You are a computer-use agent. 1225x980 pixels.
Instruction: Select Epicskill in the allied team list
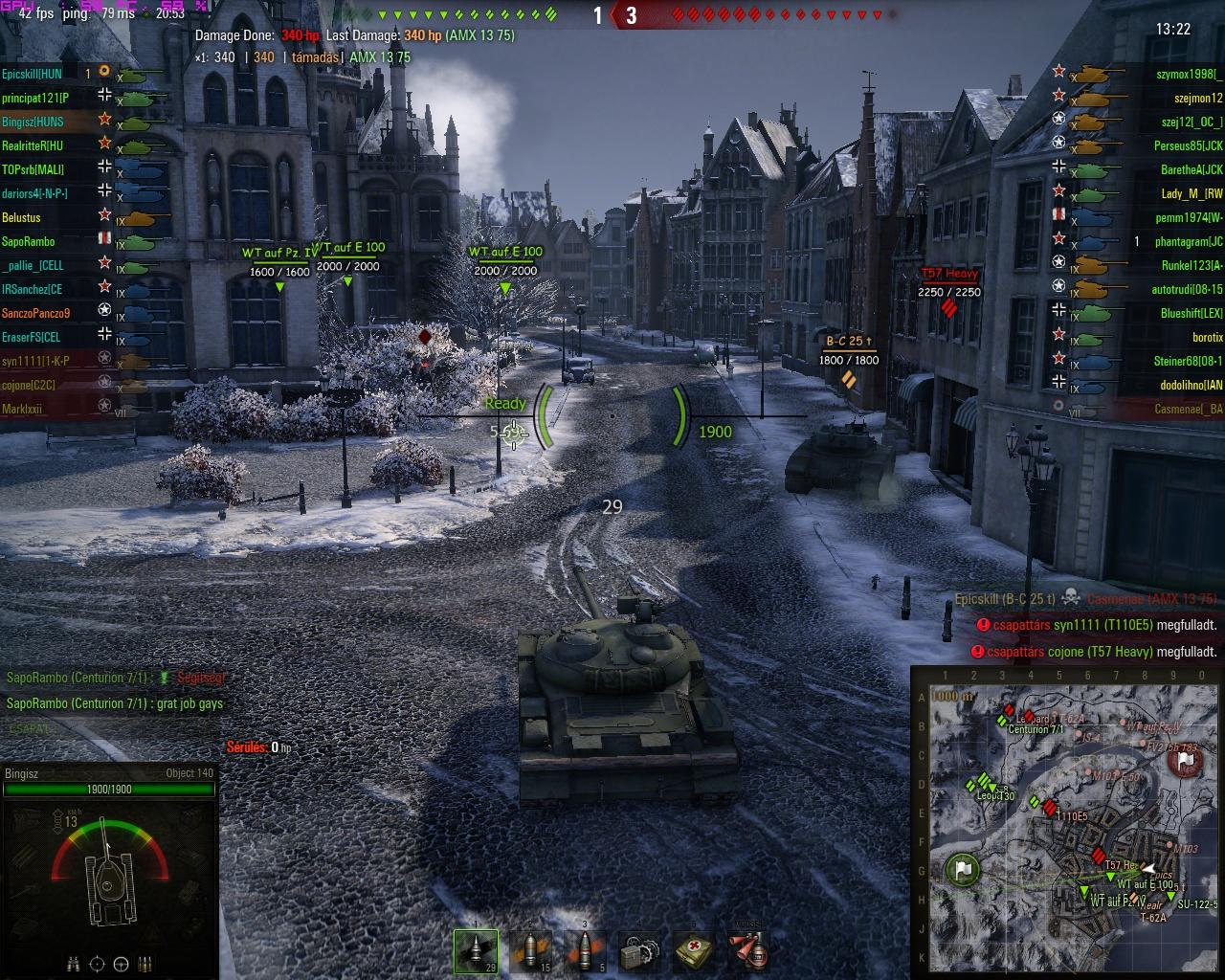tap(33, 74)
